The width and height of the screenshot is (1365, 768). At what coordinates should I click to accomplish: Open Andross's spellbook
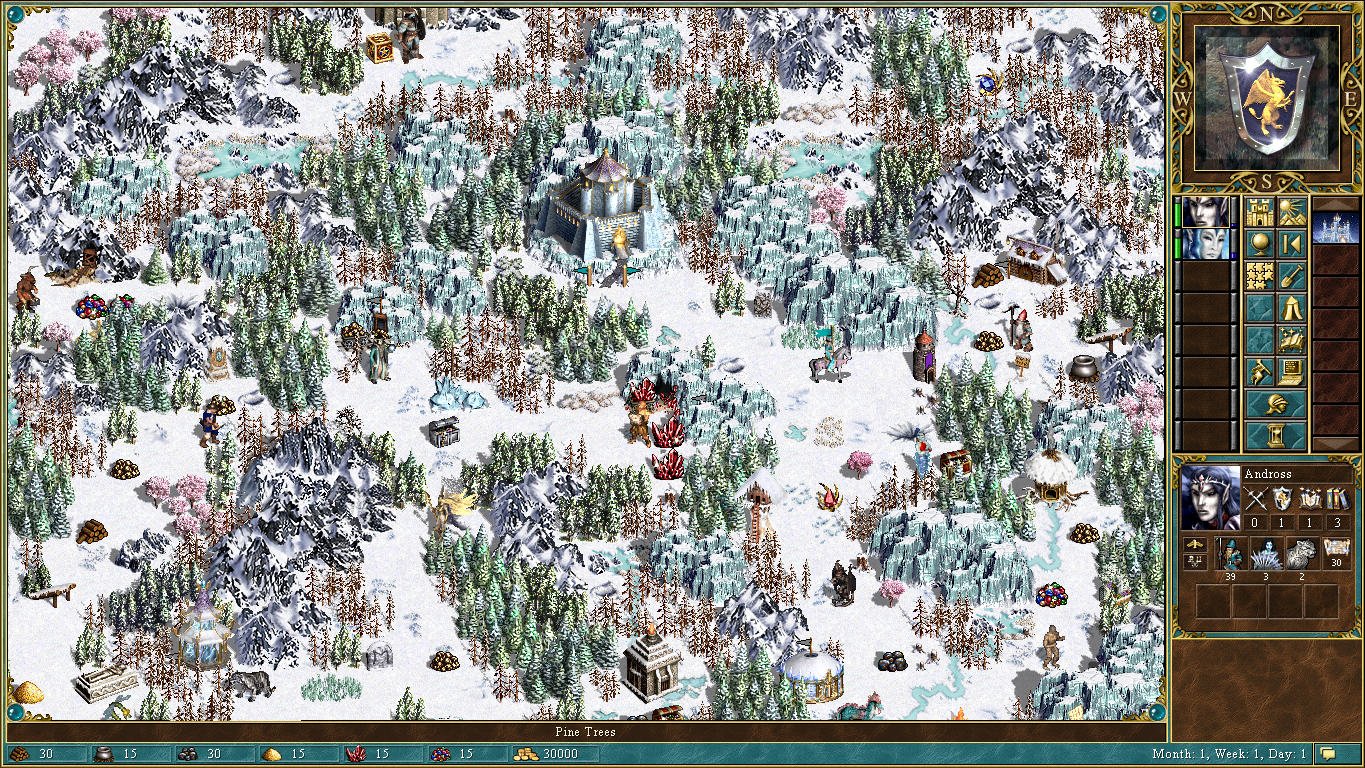click(1291, 338)
